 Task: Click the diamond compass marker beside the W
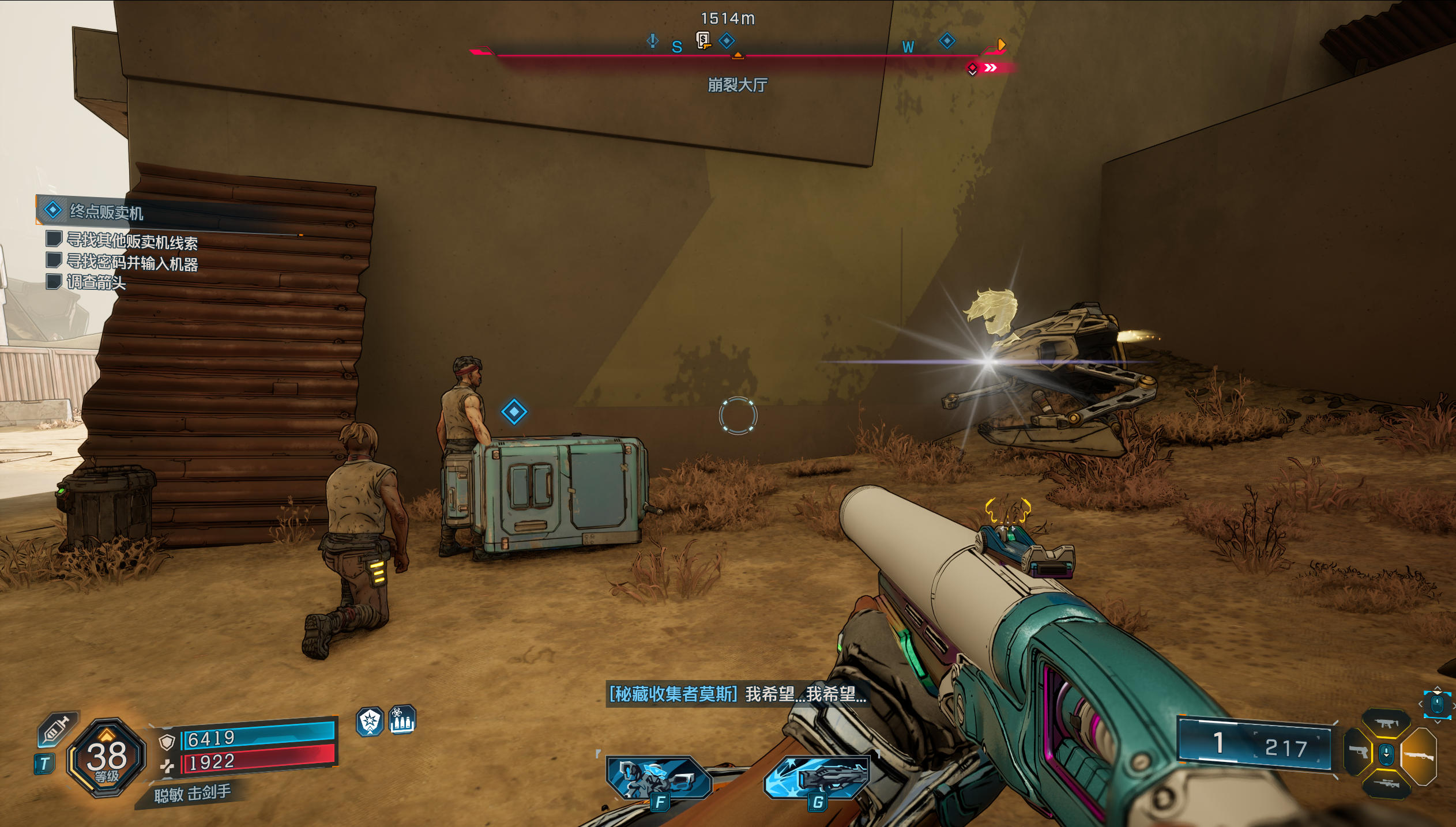coord(947,41)
